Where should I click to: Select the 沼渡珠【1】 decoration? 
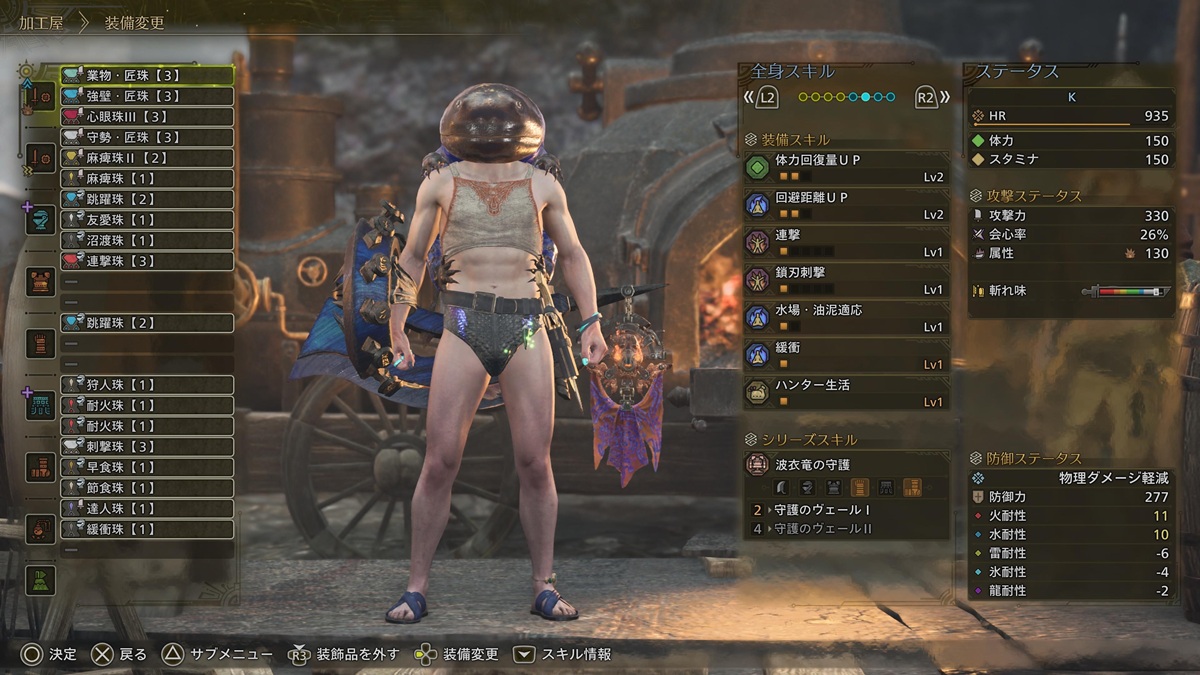click(147, 241)
